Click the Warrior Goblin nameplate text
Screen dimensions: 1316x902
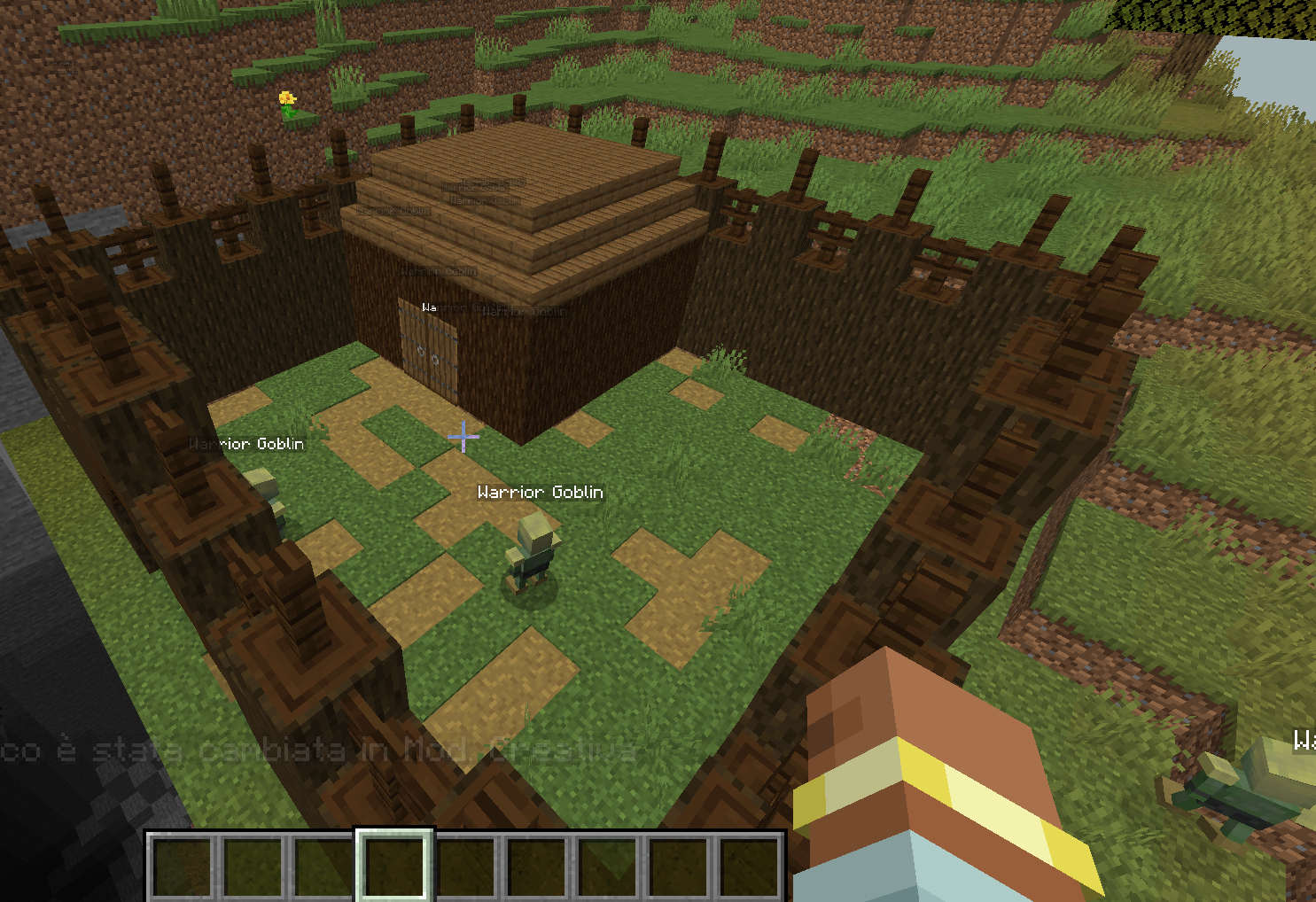click(539, 492)
